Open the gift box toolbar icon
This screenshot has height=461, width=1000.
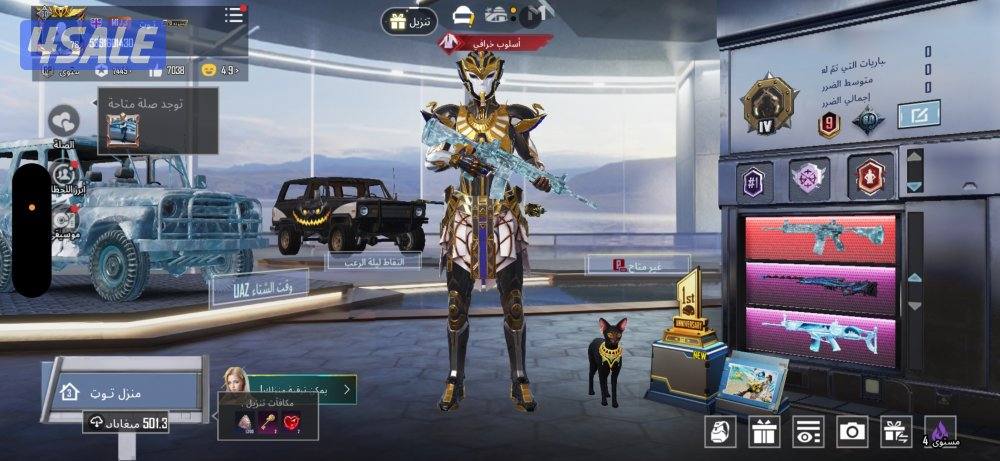(765, 432)
